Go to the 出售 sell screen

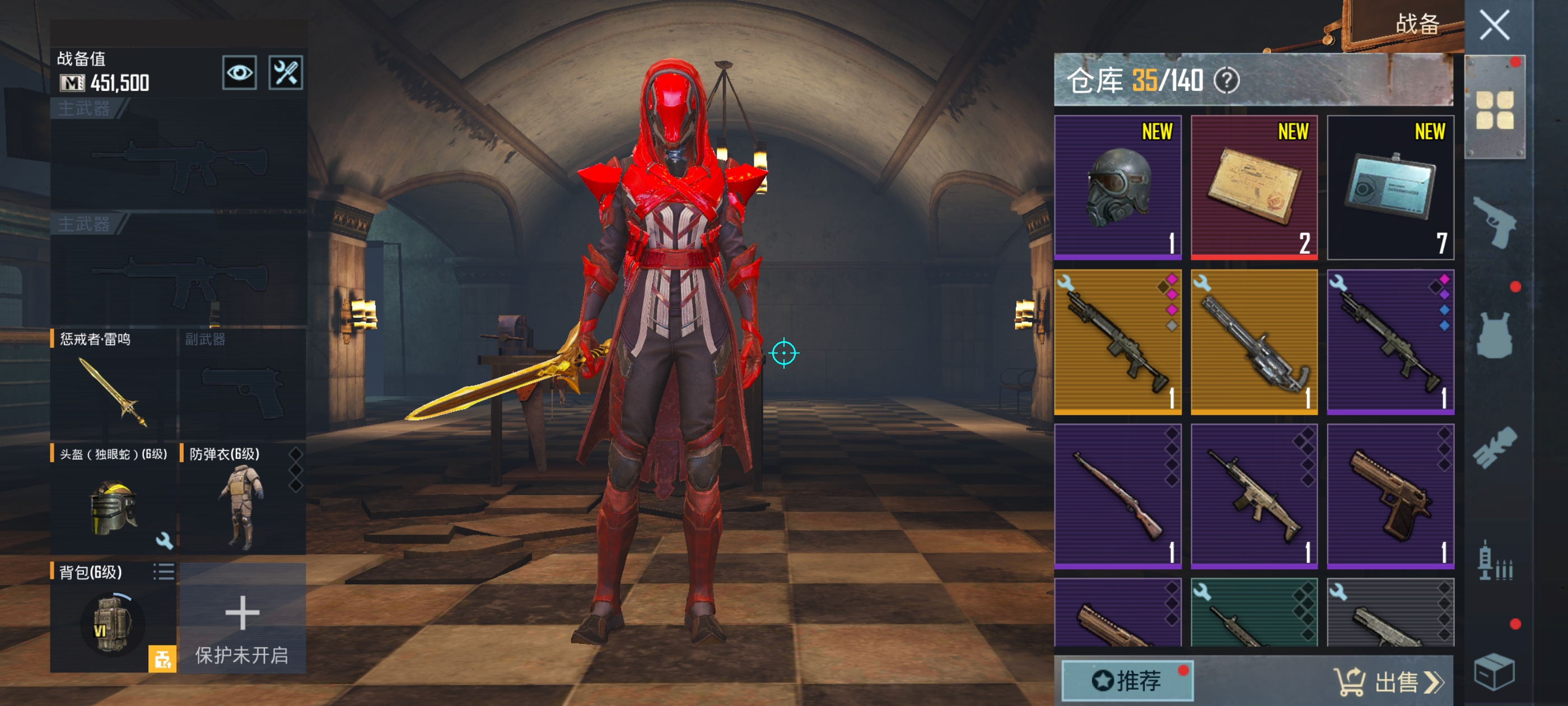(x=1388, y=681)
